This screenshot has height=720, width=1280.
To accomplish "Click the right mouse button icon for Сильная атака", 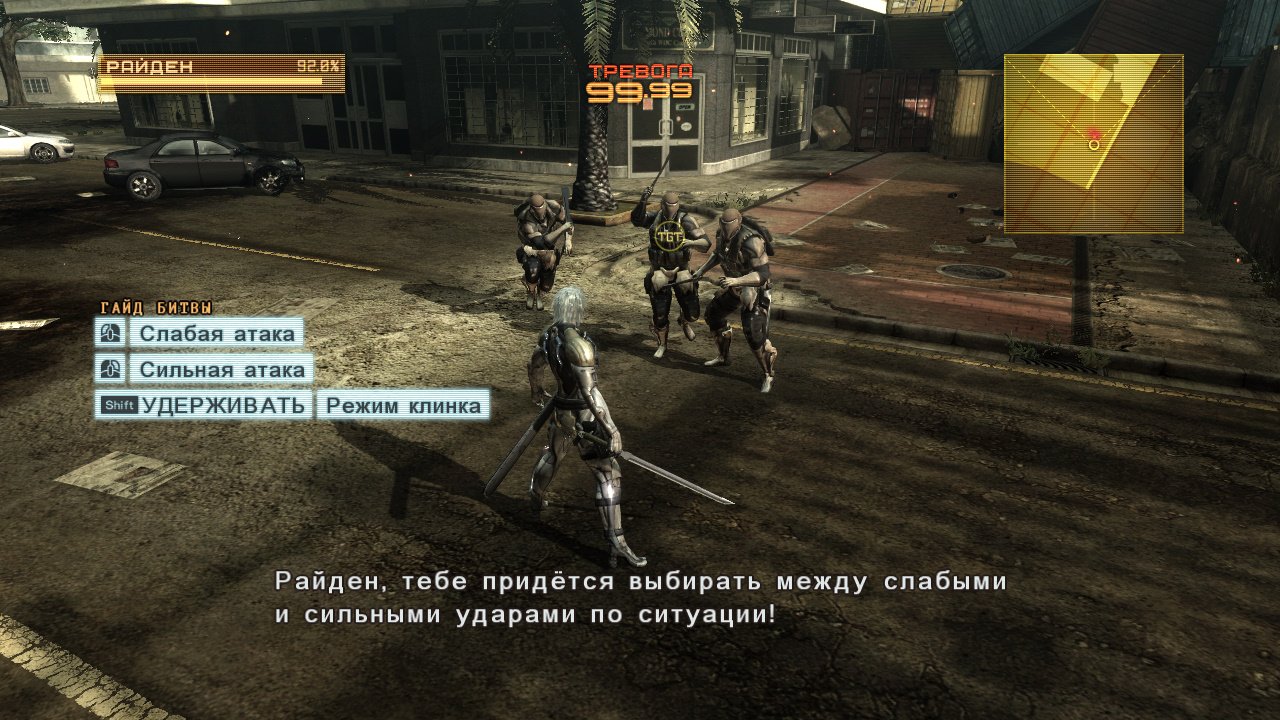I will pos(110,369).
